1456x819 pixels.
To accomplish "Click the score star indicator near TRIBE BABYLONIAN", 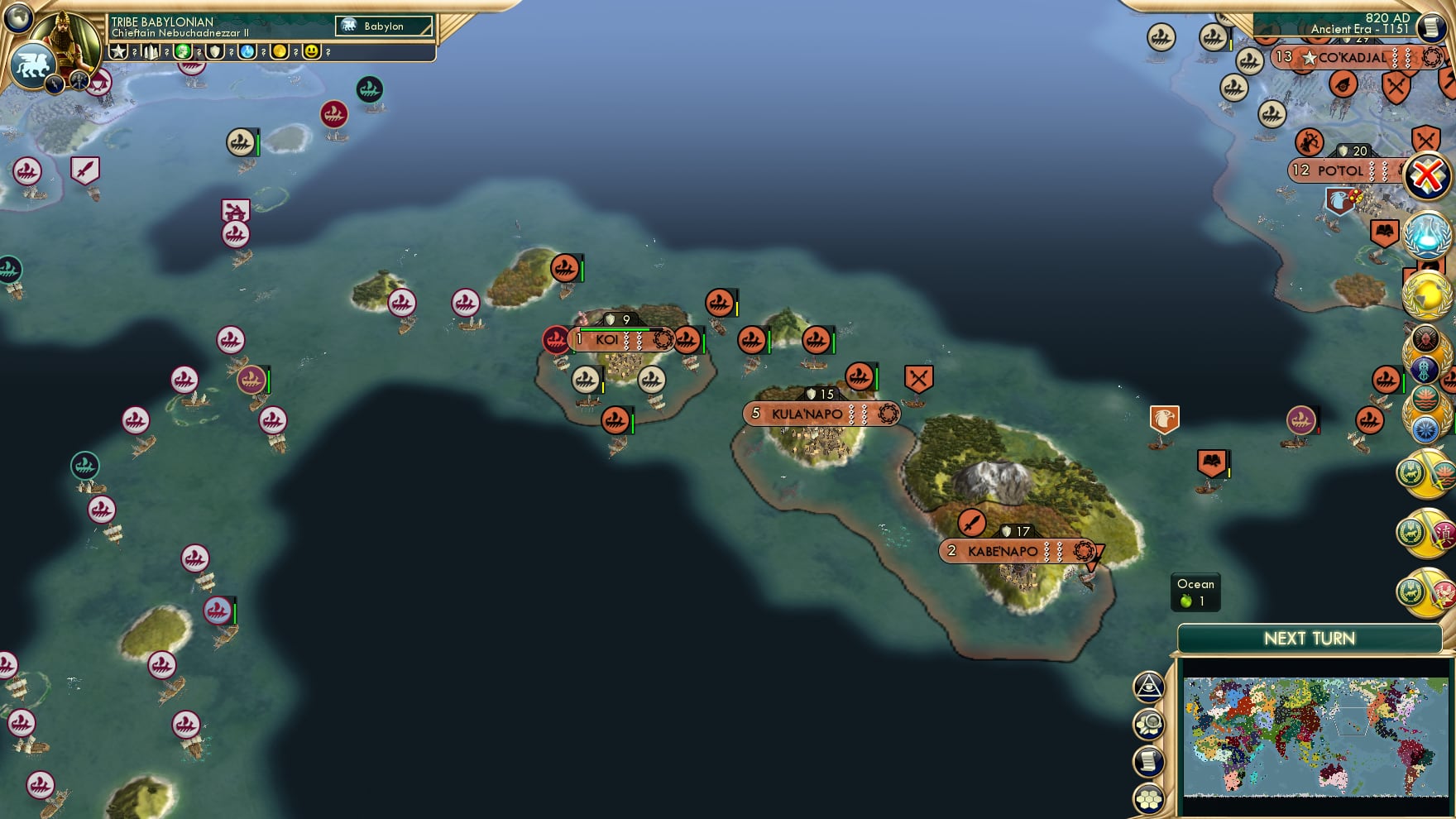I will tap(118, 51).
